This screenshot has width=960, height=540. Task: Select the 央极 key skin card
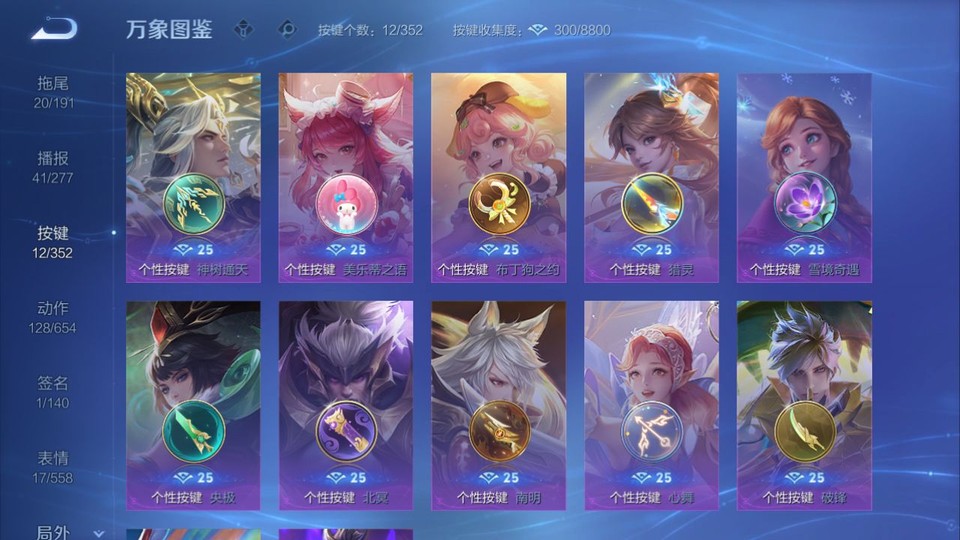[193, 405]
